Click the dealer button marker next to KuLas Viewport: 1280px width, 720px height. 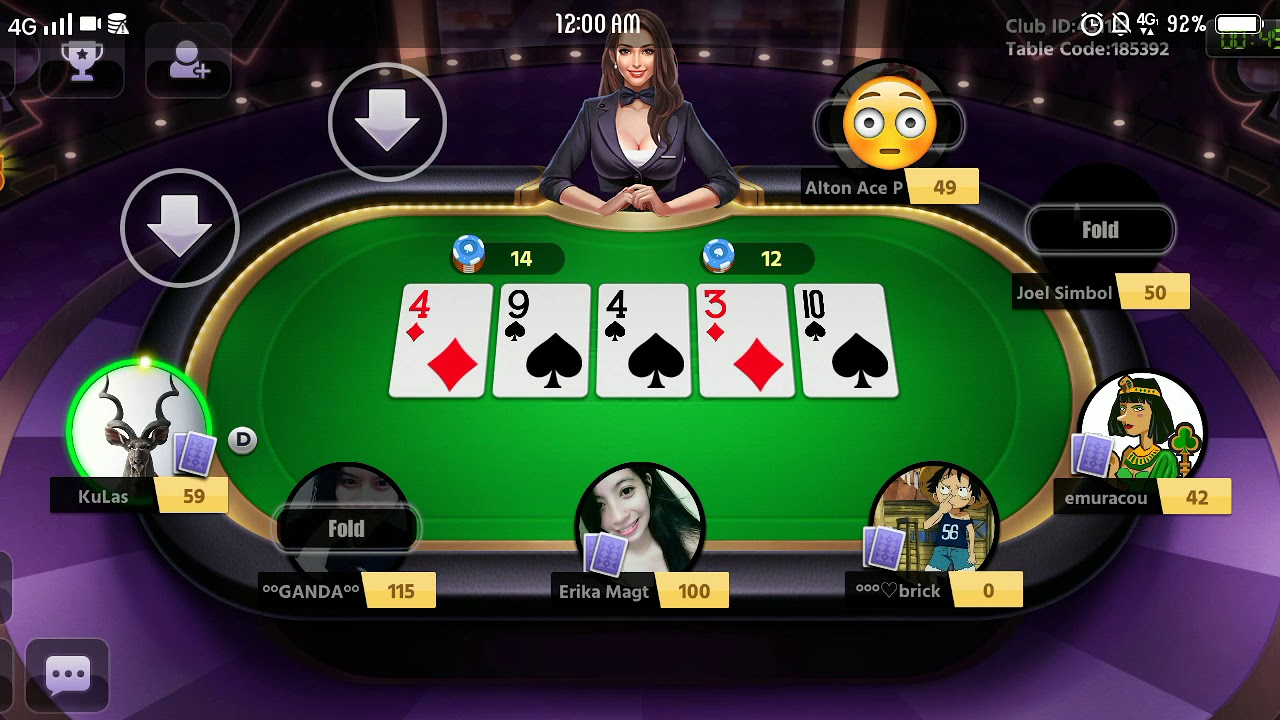[x=241, y=440]
